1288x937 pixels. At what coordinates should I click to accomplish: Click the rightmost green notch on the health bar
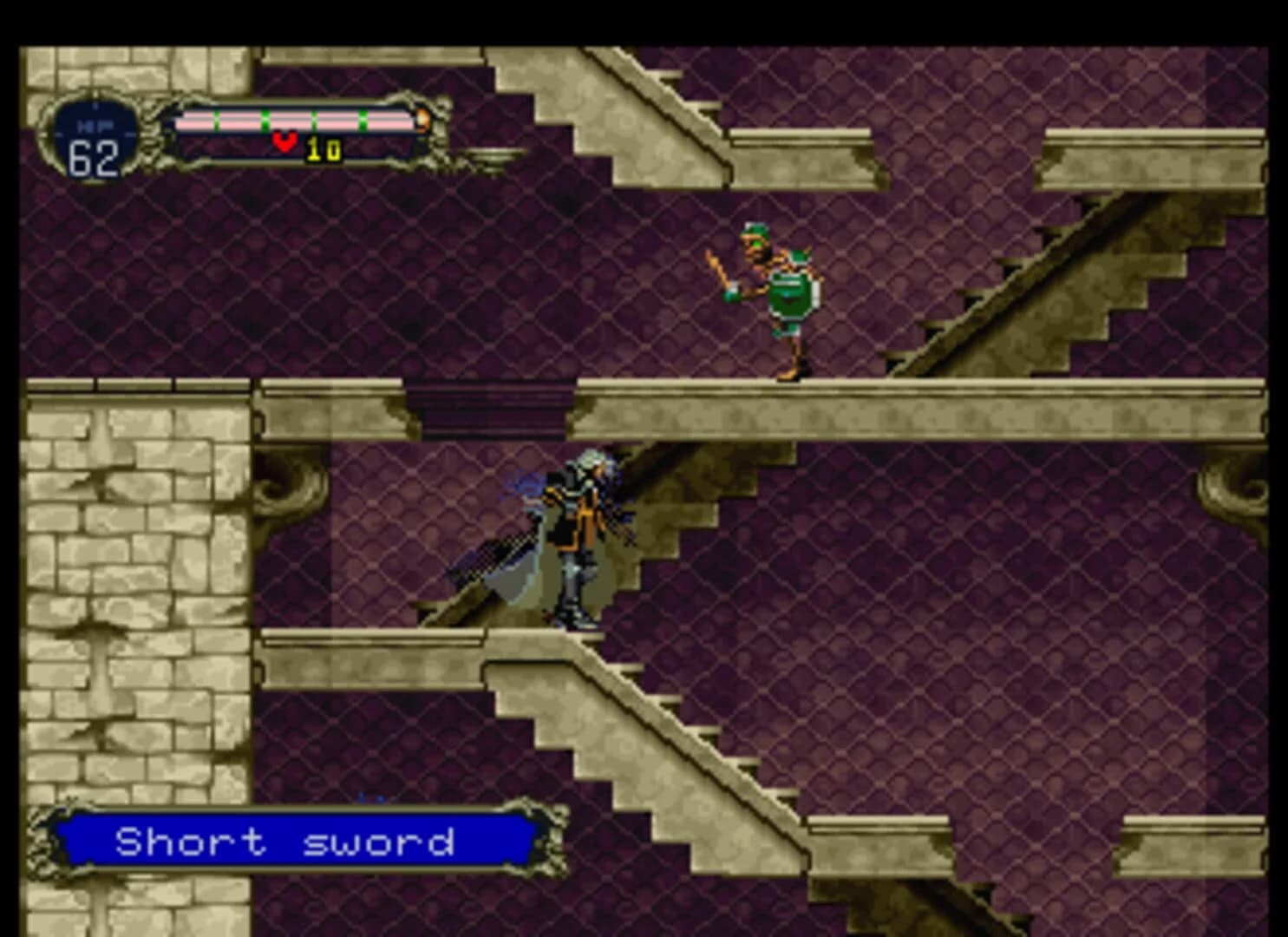click(363, 120)
